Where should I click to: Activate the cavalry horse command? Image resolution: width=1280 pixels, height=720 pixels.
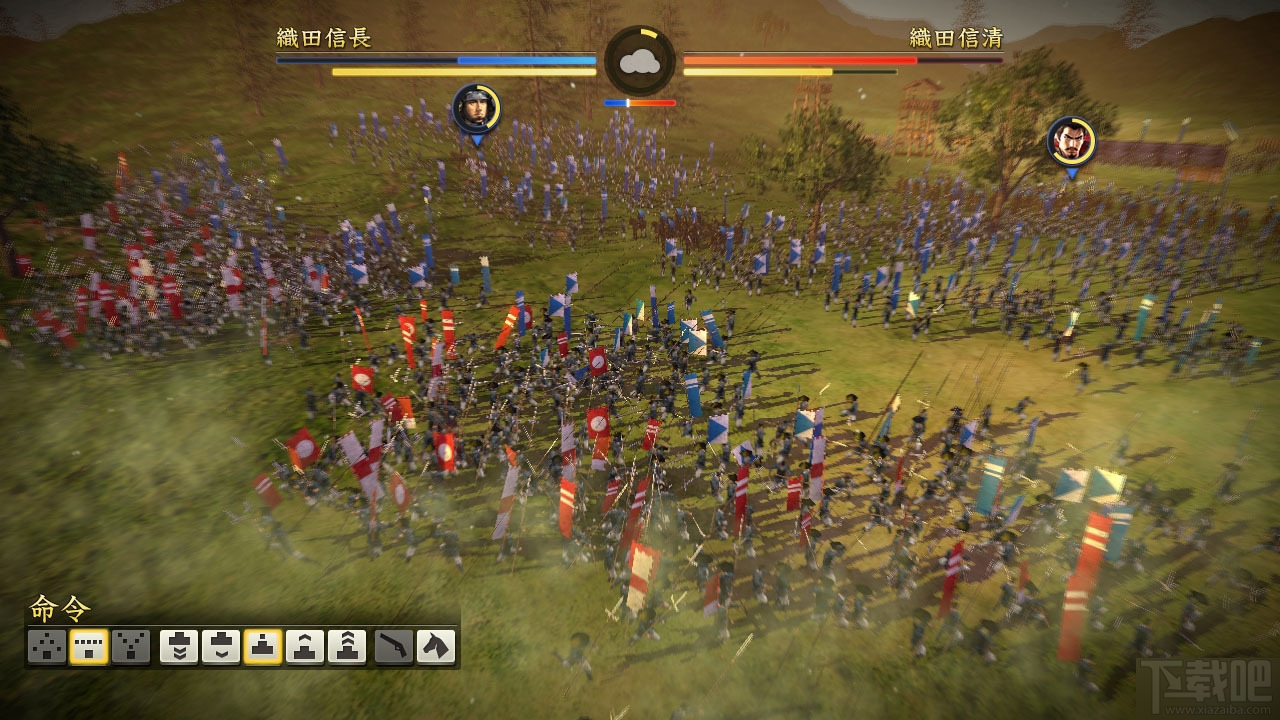(x=436, y=647)
